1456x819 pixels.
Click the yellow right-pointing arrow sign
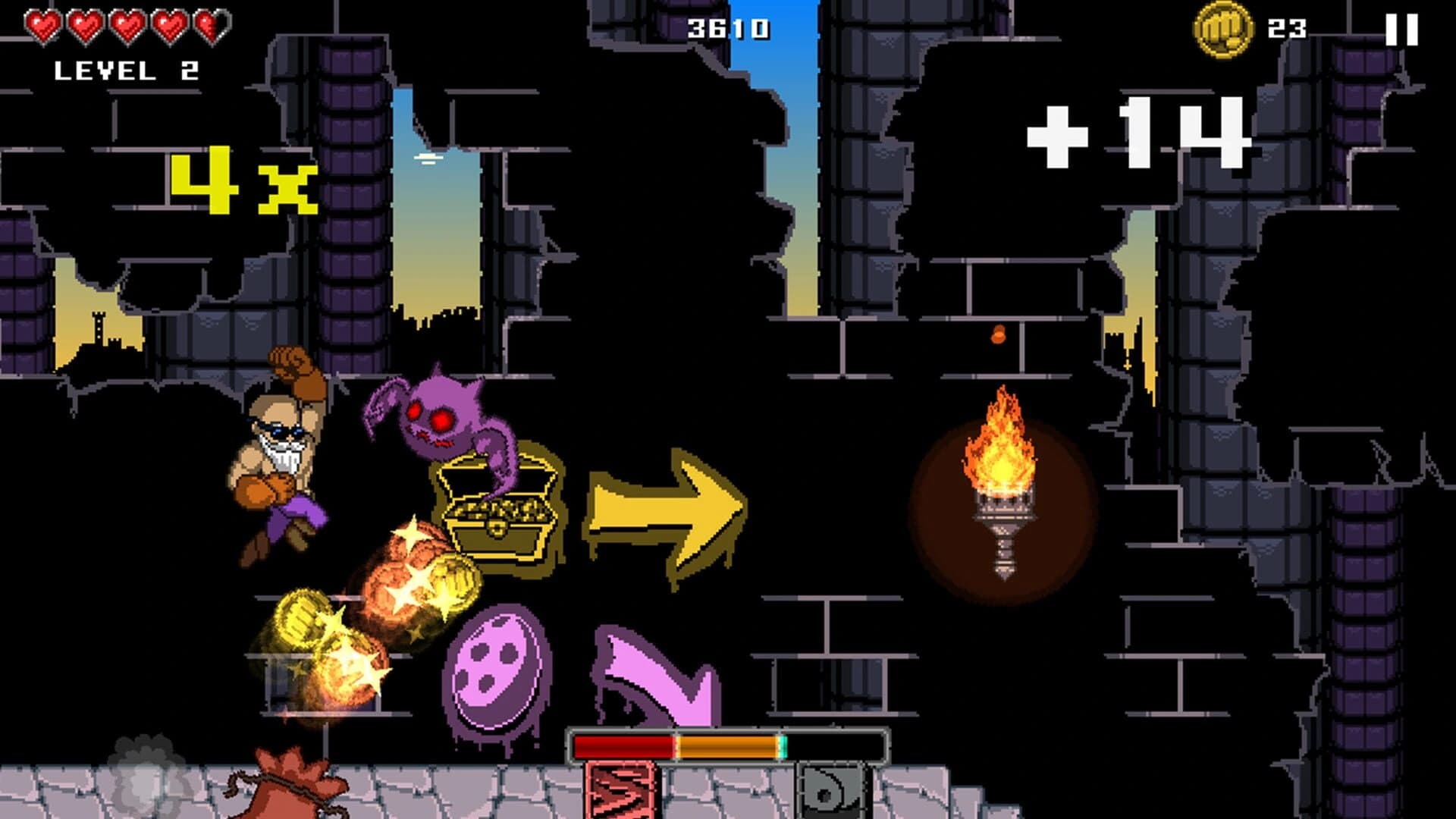coord(660,508)
